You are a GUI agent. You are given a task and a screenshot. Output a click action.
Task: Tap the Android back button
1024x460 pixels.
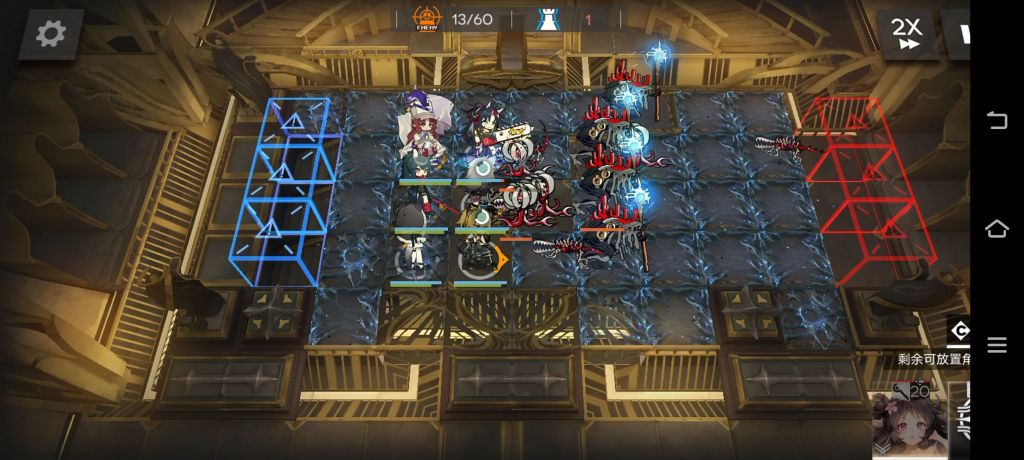(997, 120)
